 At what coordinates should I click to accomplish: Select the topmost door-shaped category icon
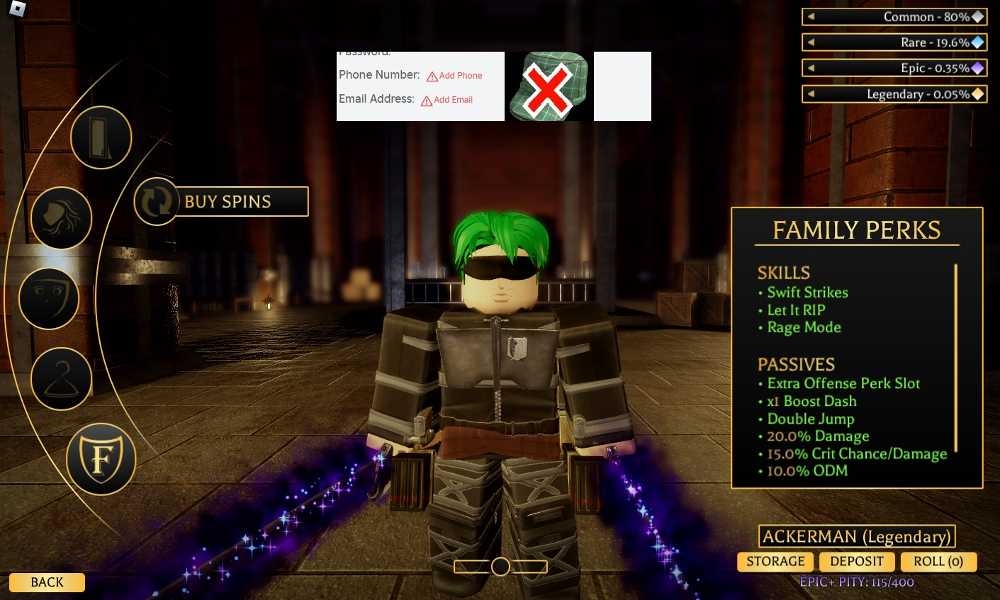pos(101,137)
